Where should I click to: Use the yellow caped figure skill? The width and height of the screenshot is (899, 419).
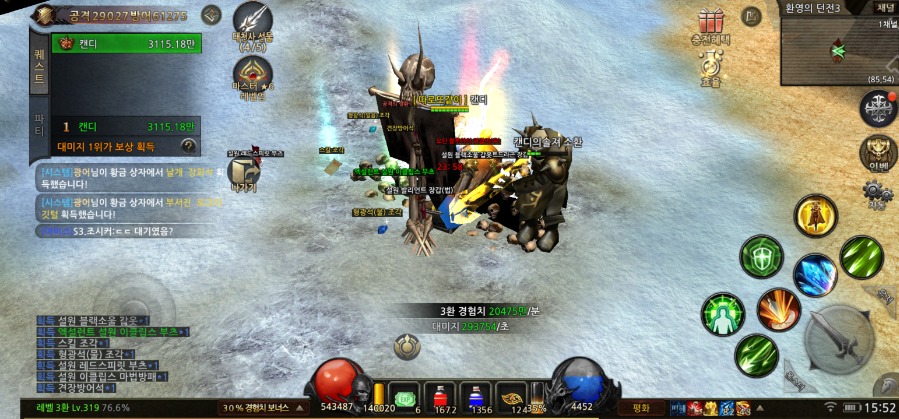[x=816, y=215]
